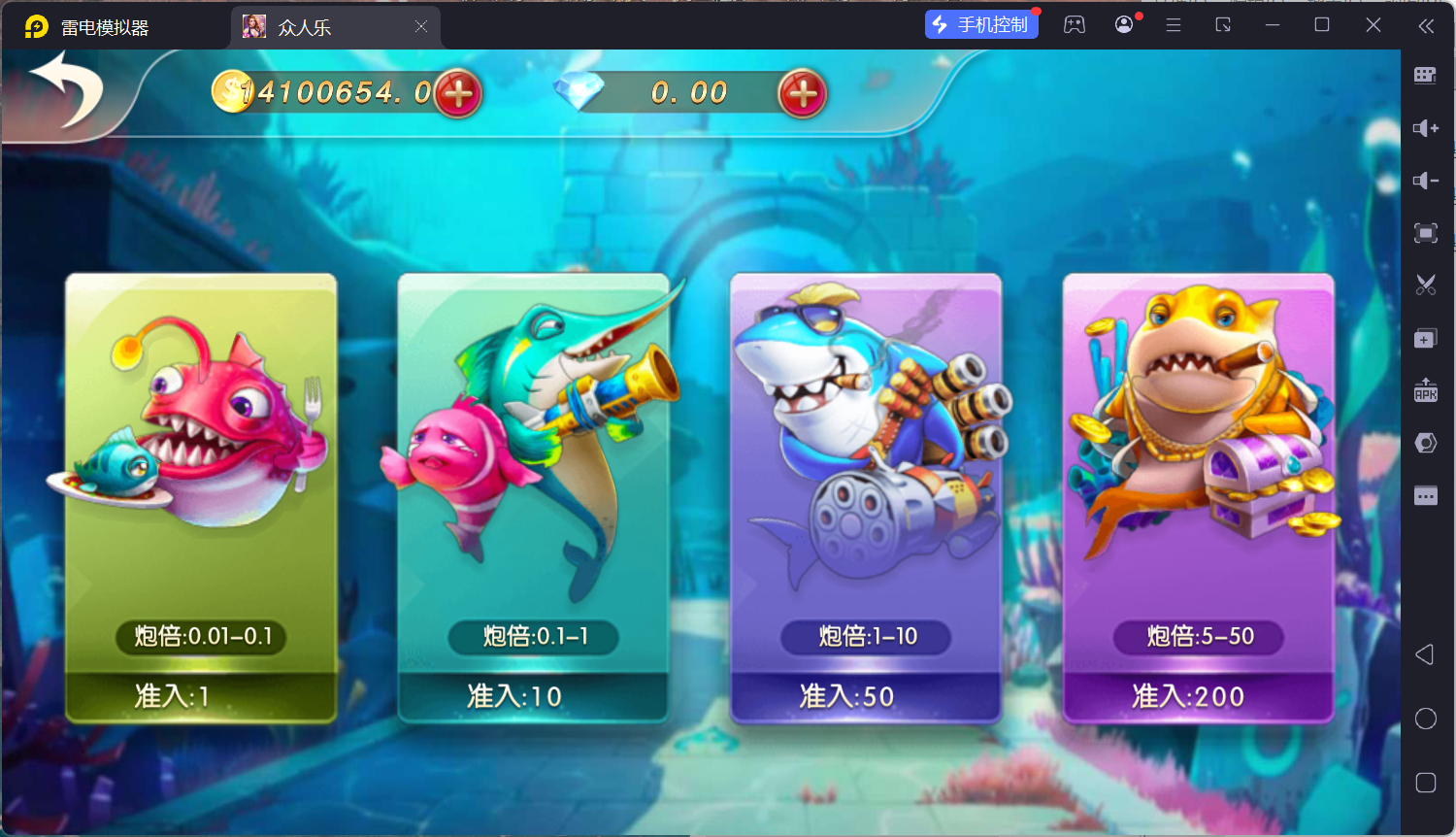Add gold coins via the plus button

456,92
